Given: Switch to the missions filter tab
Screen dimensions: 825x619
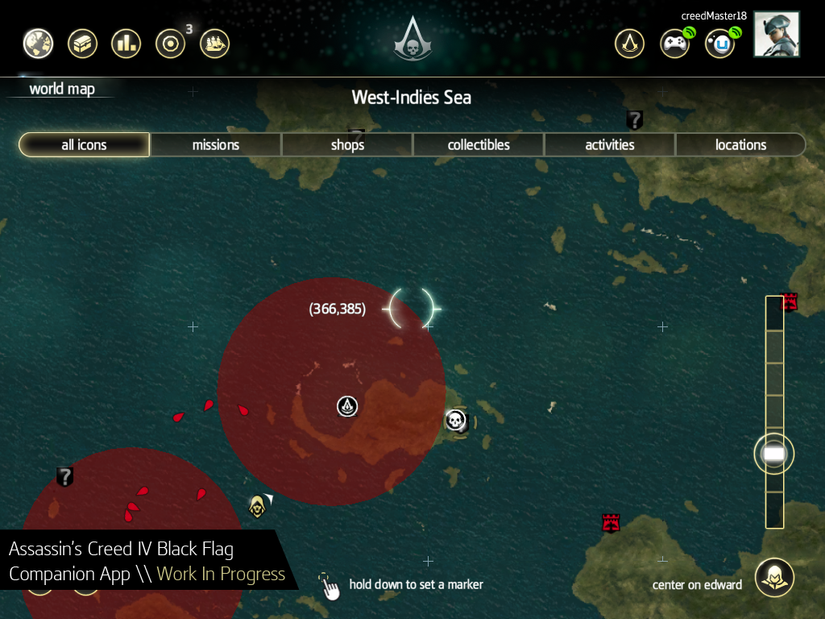Looking at the screenshot, I should tap(216, 145).
